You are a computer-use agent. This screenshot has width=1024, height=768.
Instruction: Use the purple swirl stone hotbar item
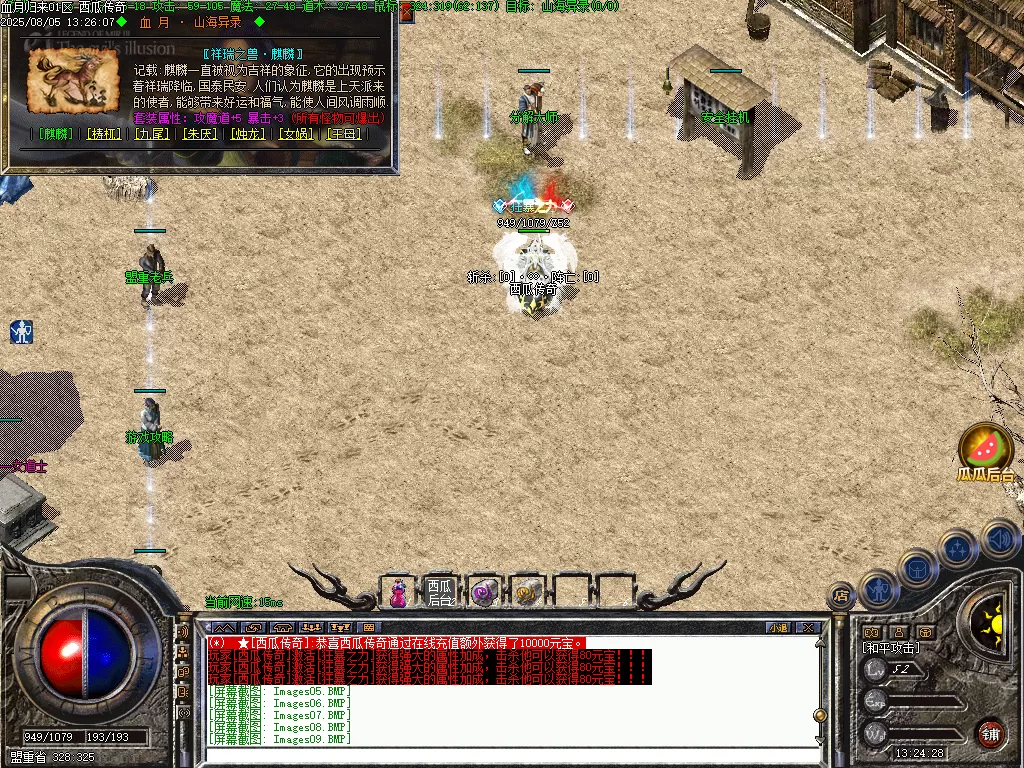tap(484, 592)
